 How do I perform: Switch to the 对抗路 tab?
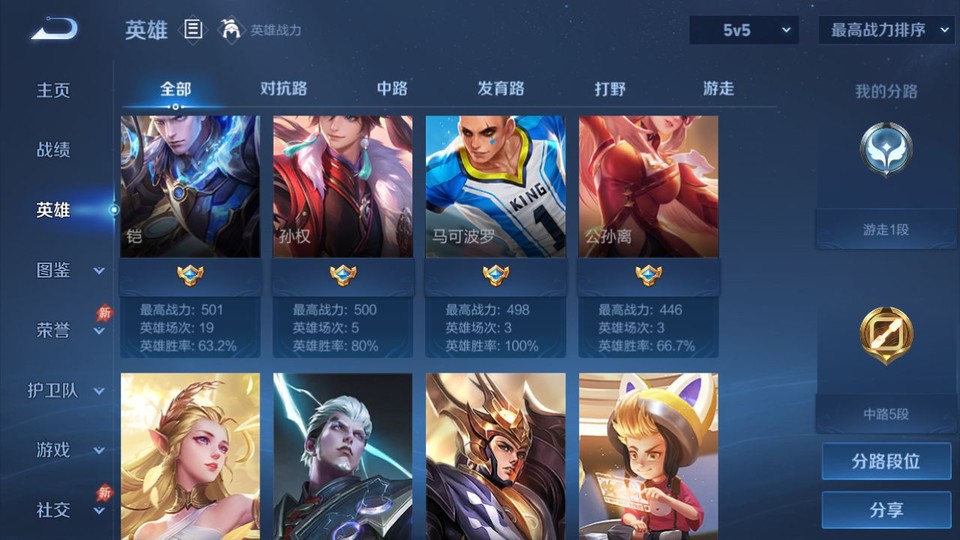283,88
